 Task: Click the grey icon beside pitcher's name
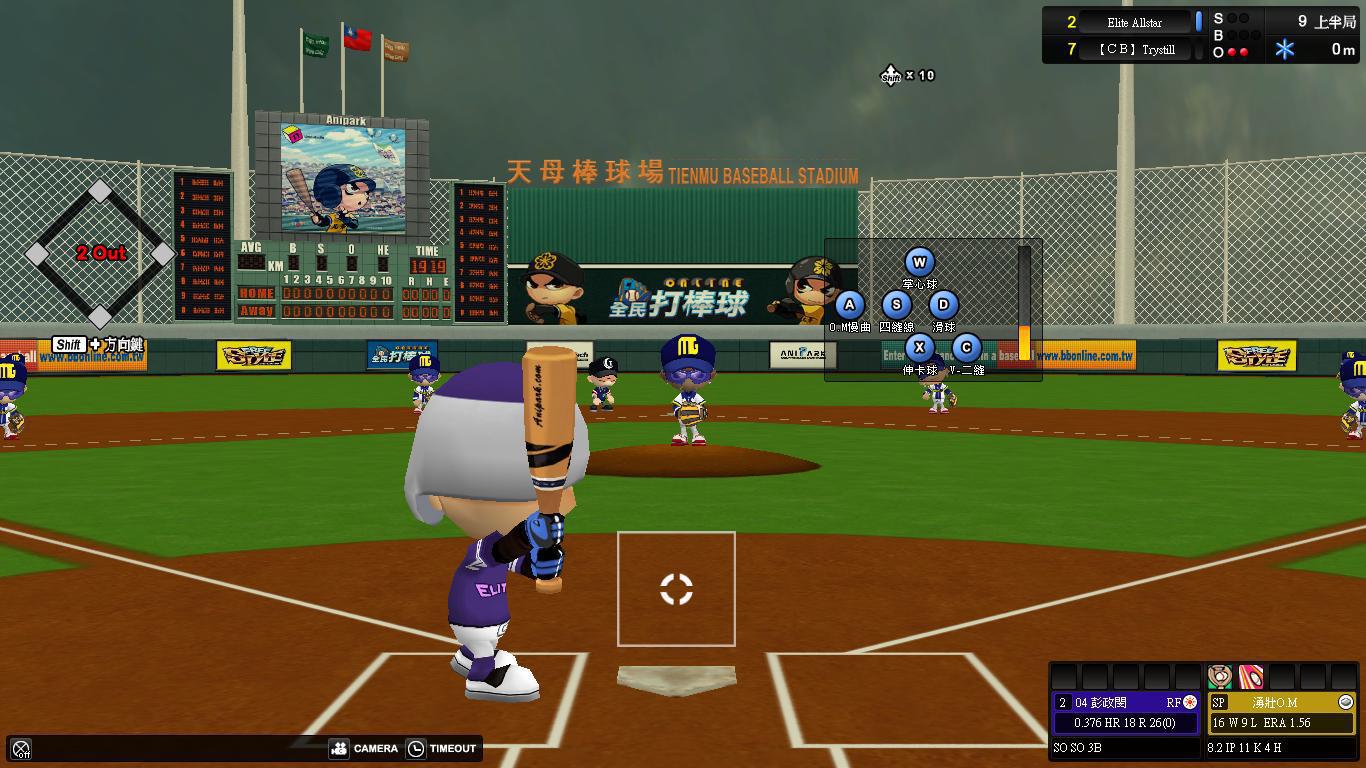[x=1345, y=703]
